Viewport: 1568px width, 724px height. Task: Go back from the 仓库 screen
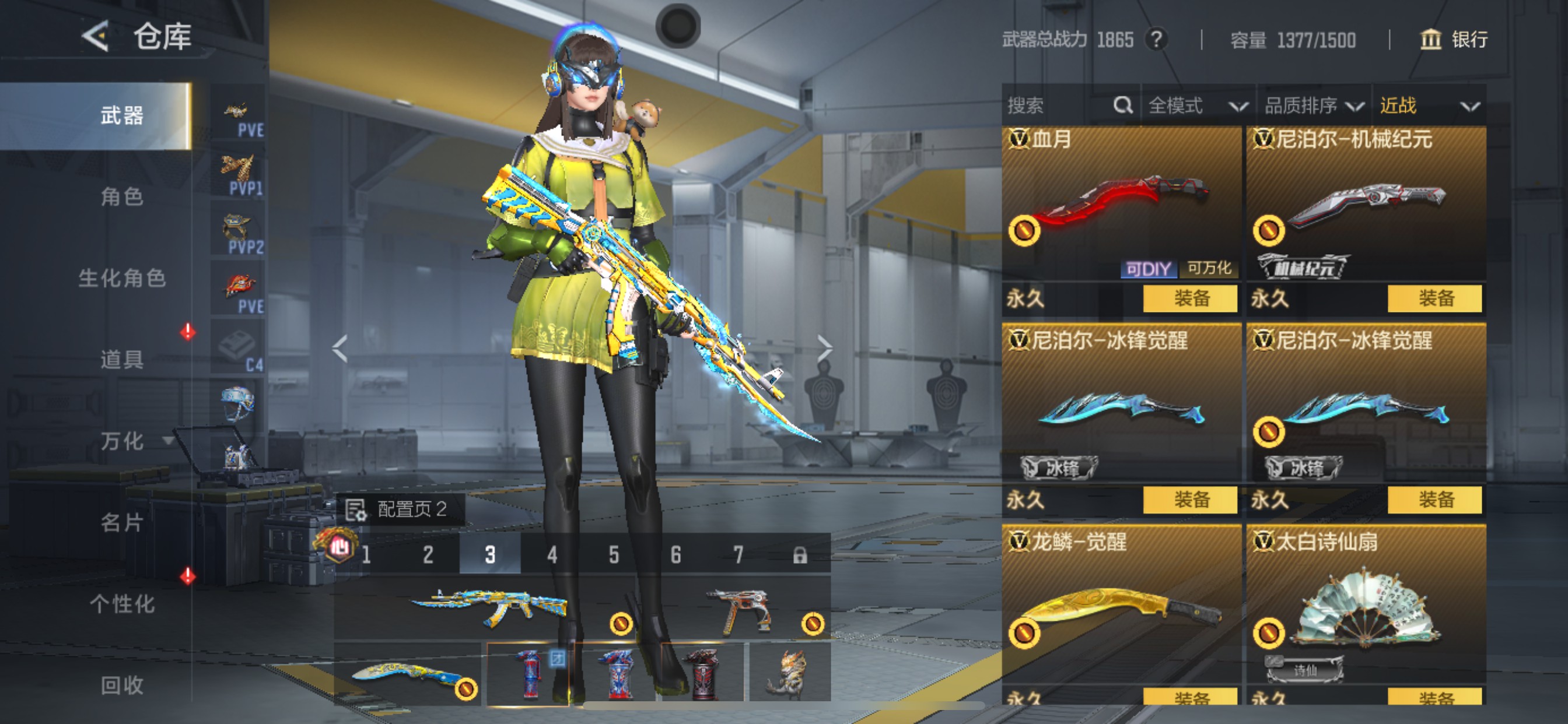click(x=96, y=37)
